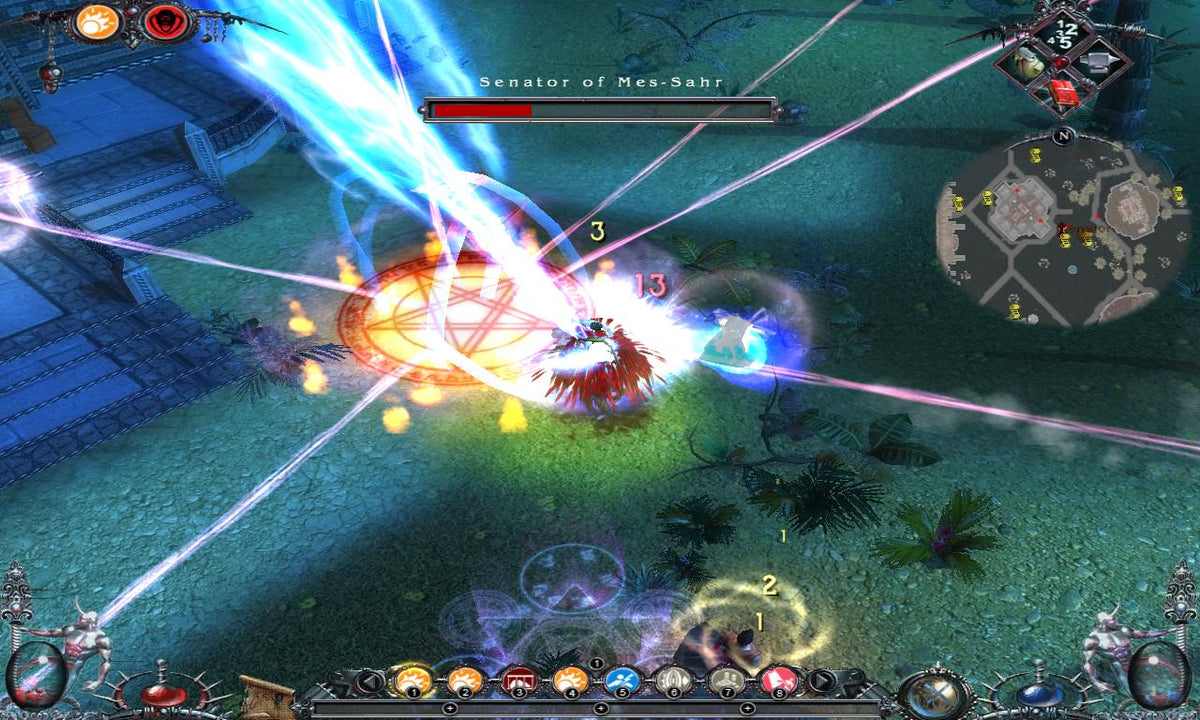Image resolution: width=1200 pixels, height=720 pixels.
Task: Click the hotbar's left arrow button
Action: point(367,683)
